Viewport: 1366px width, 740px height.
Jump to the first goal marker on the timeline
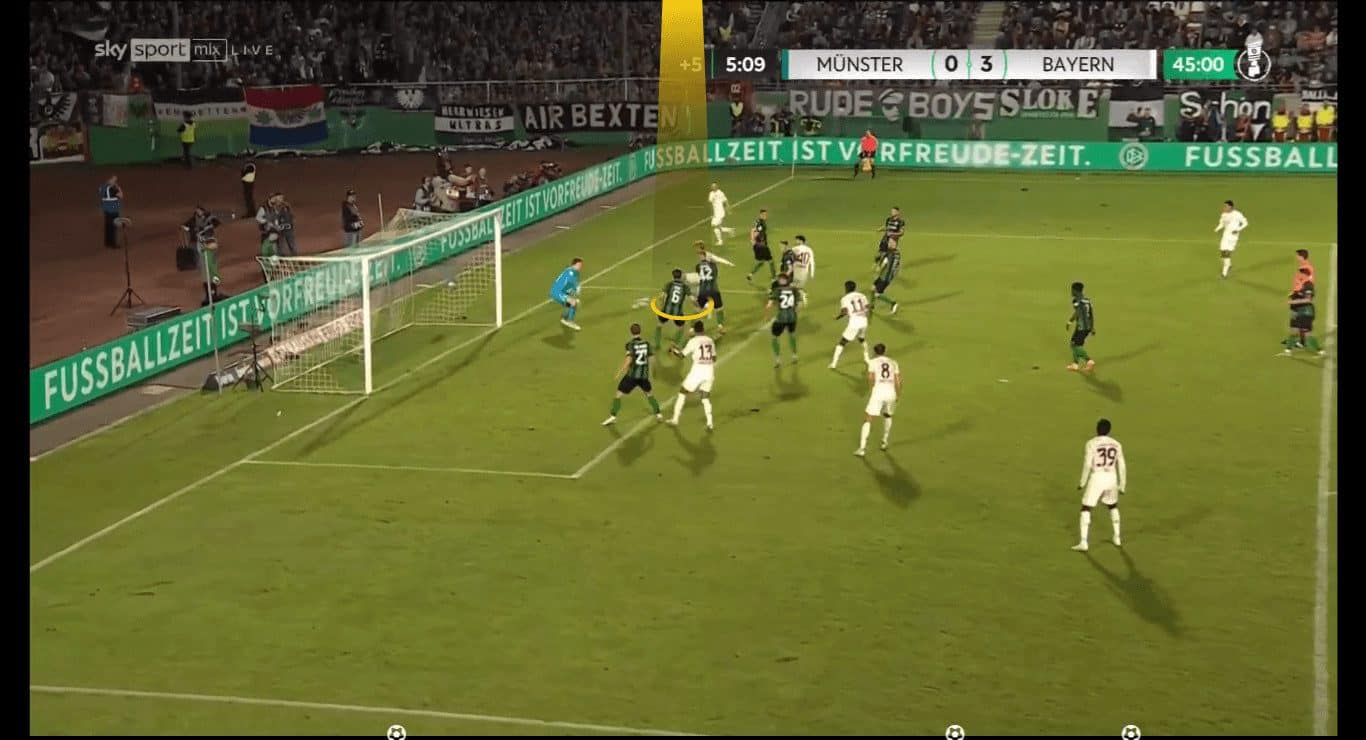click(x=396, y=732)
